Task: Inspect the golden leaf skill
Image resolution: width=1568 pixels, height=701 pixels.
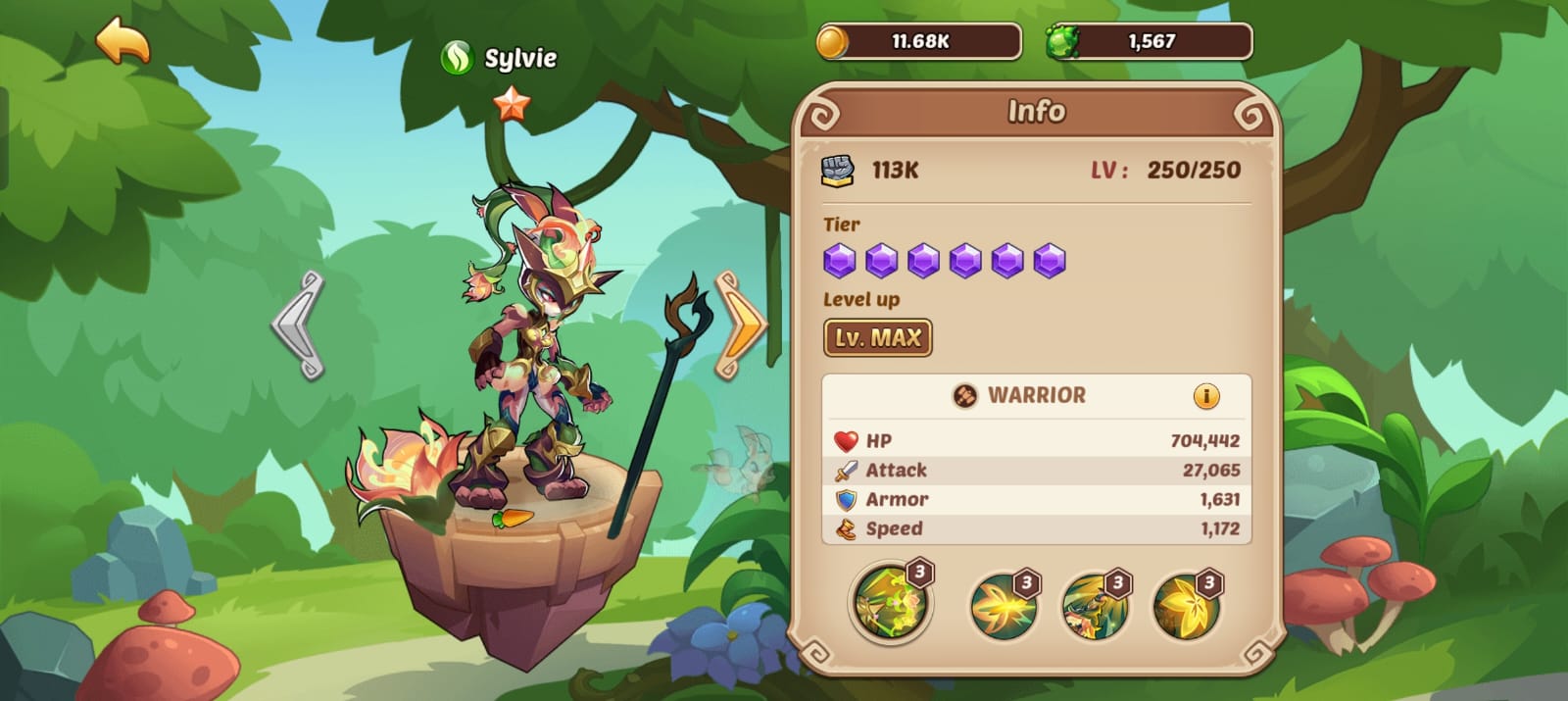Action: click(x=1186, y=606)
